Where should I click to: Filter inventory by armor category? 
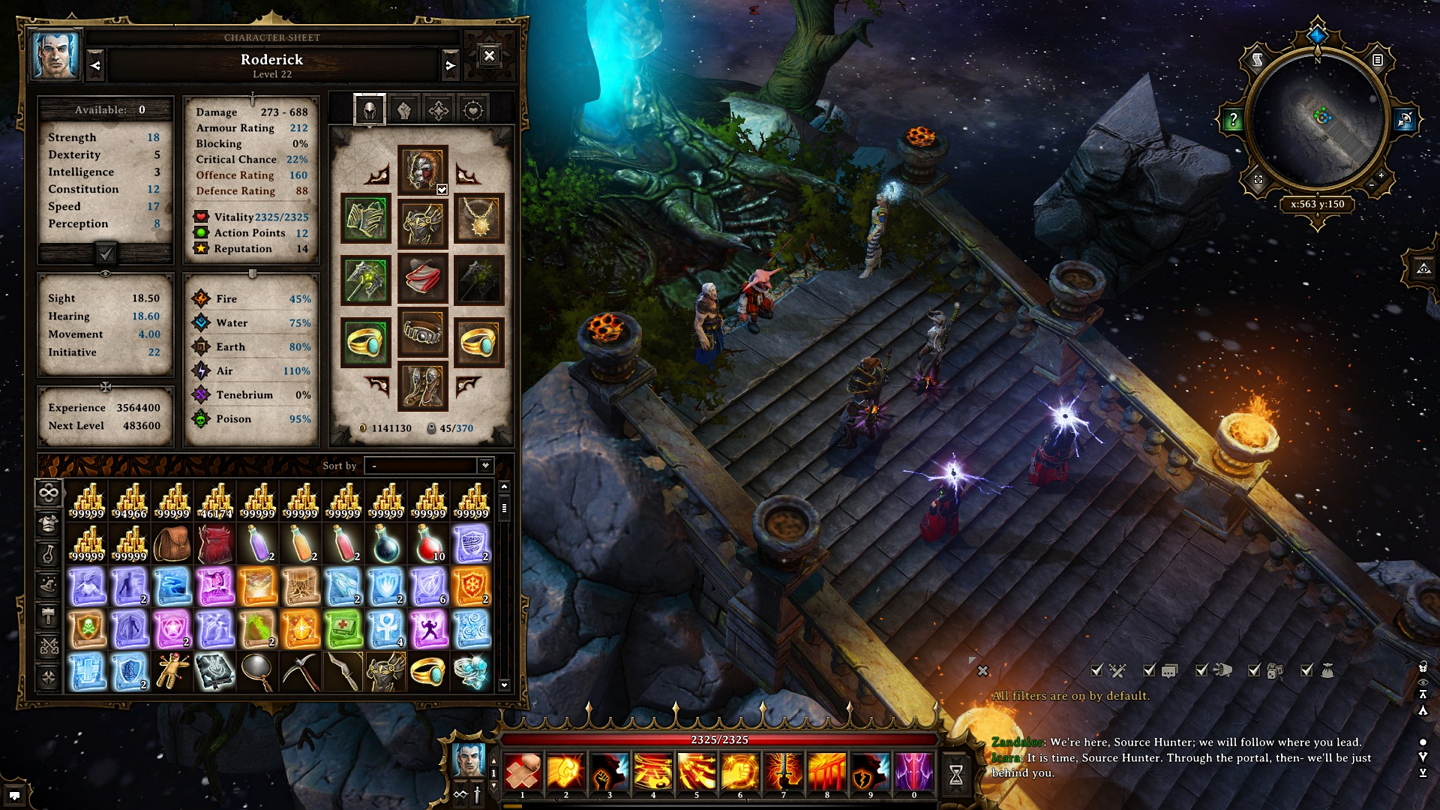[48, 522]
